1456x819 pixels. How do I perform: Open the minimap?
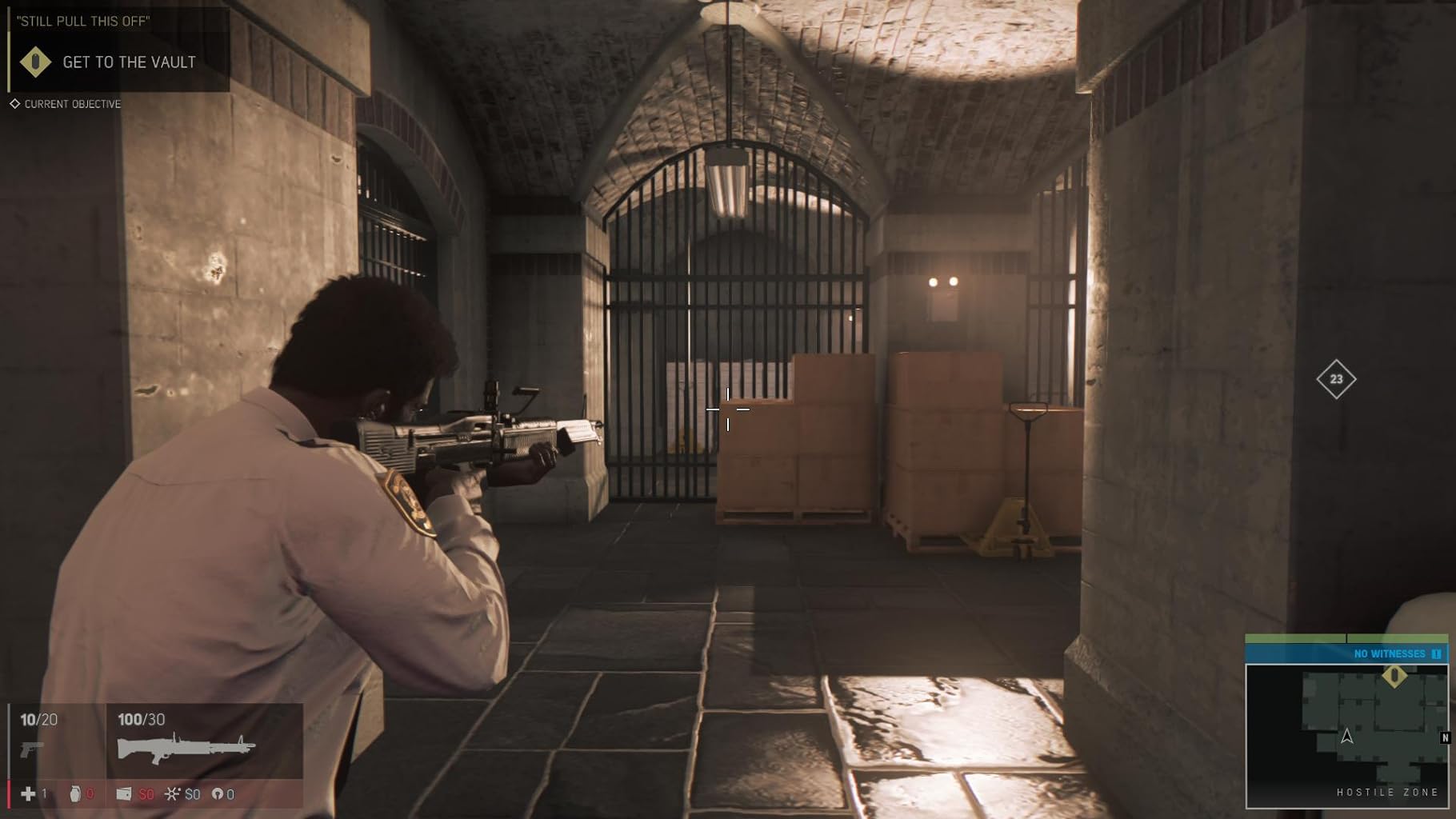pyautogui.click(x=1346, y=734)
